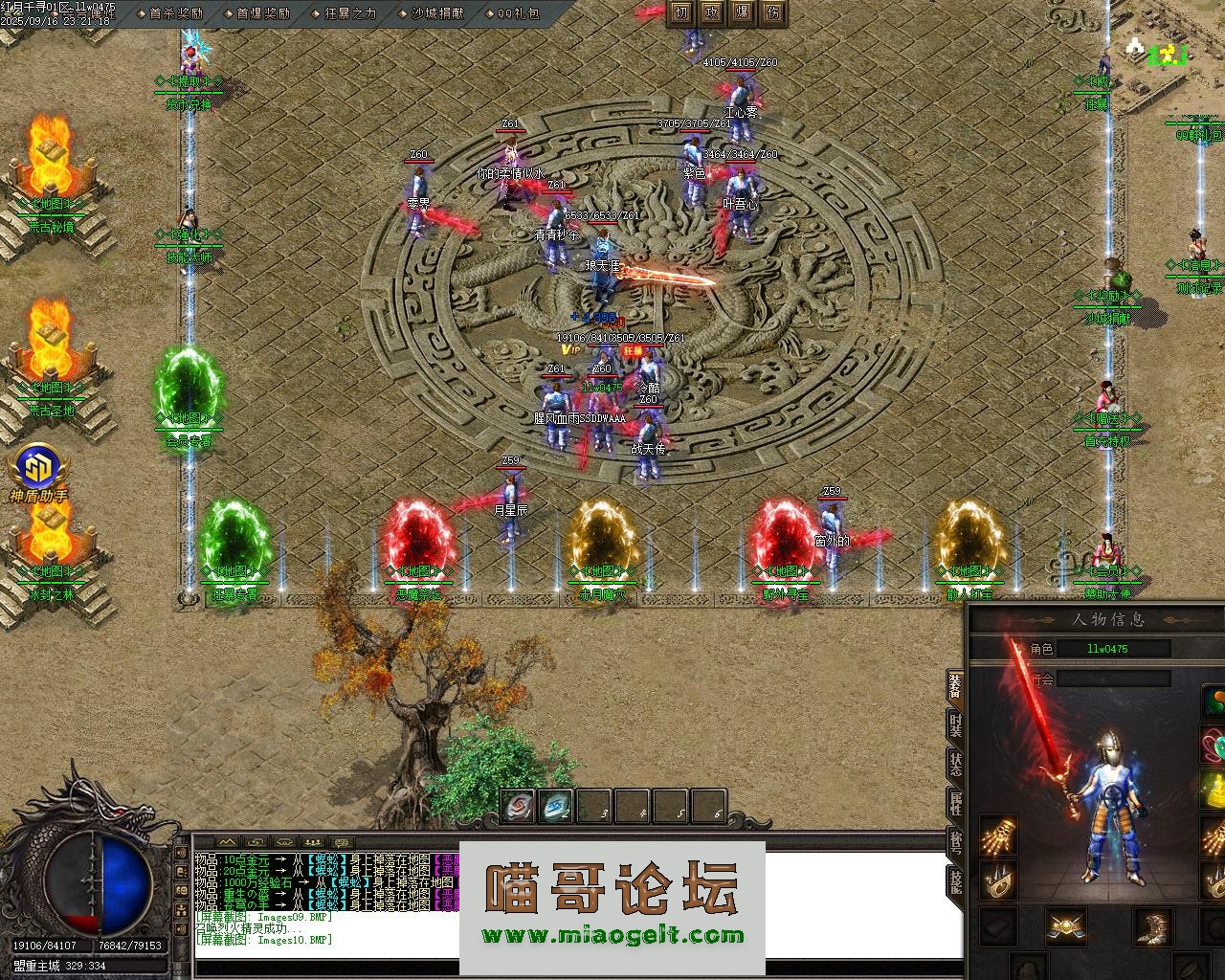Viewport: 1225px width, 980px height.
Task: Open the 首杀奖励 first-kill reward menu
Action: (176, 13)
